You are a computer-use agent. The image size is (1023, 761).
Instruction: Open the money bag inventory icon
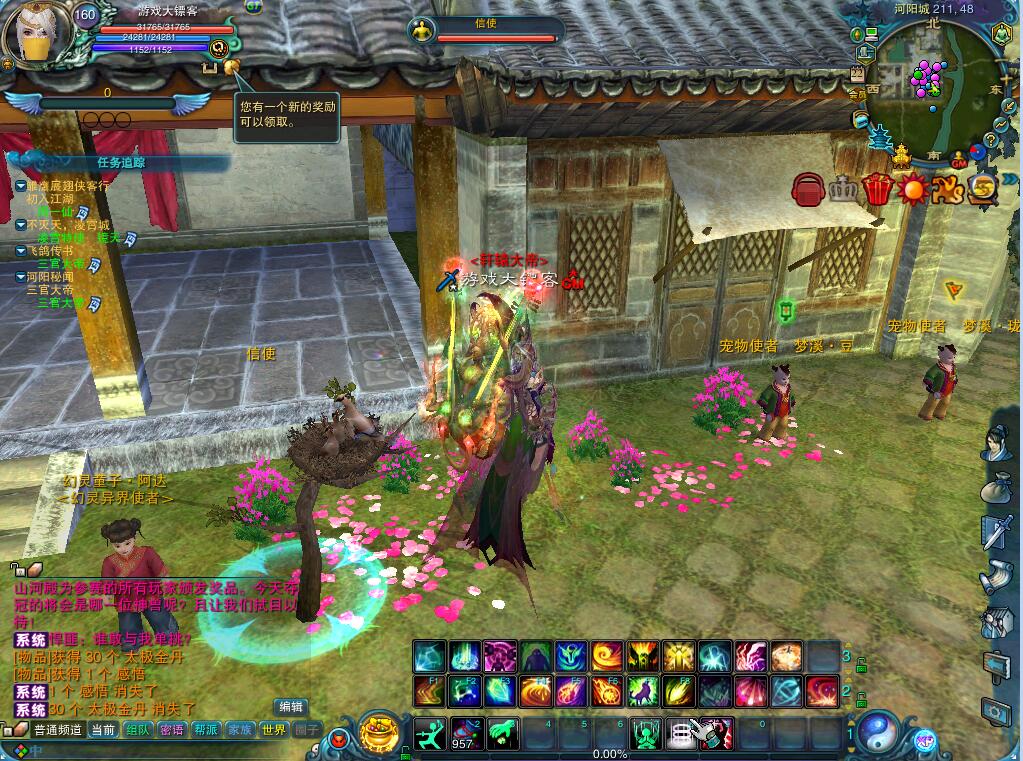tap(996, 489)
